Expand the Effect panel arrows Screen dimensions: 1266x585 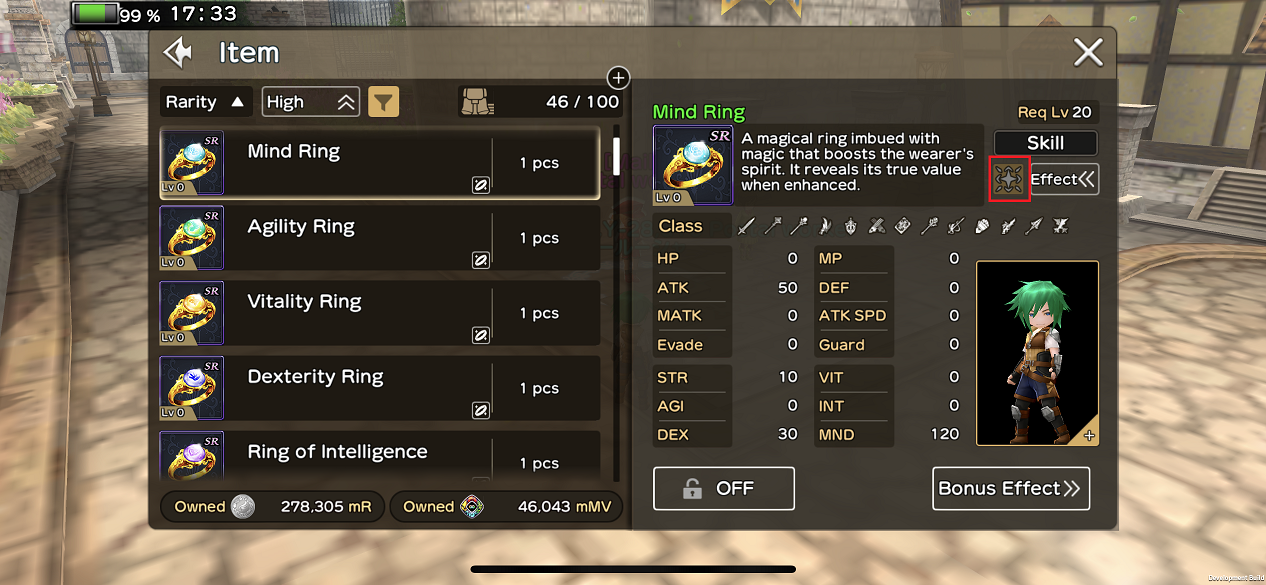[x=1065, y=180]
